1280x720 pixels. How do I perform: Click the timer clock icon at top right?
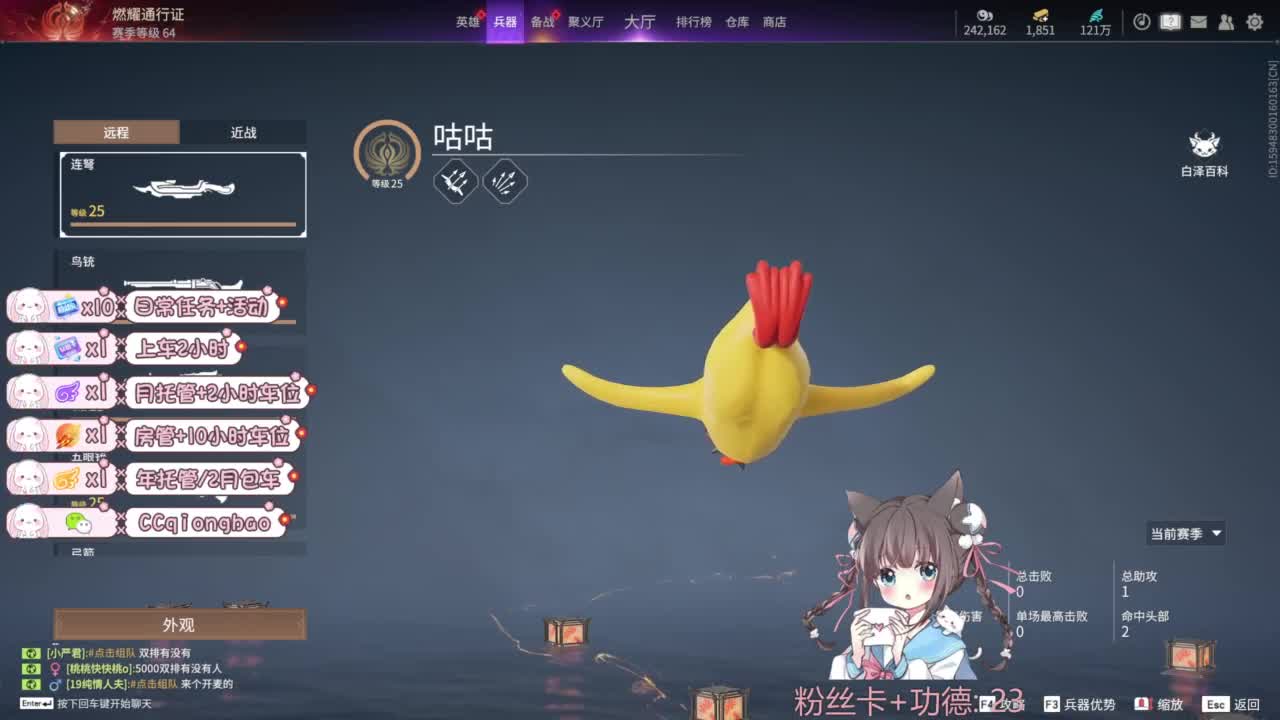tap(1142, 22)
